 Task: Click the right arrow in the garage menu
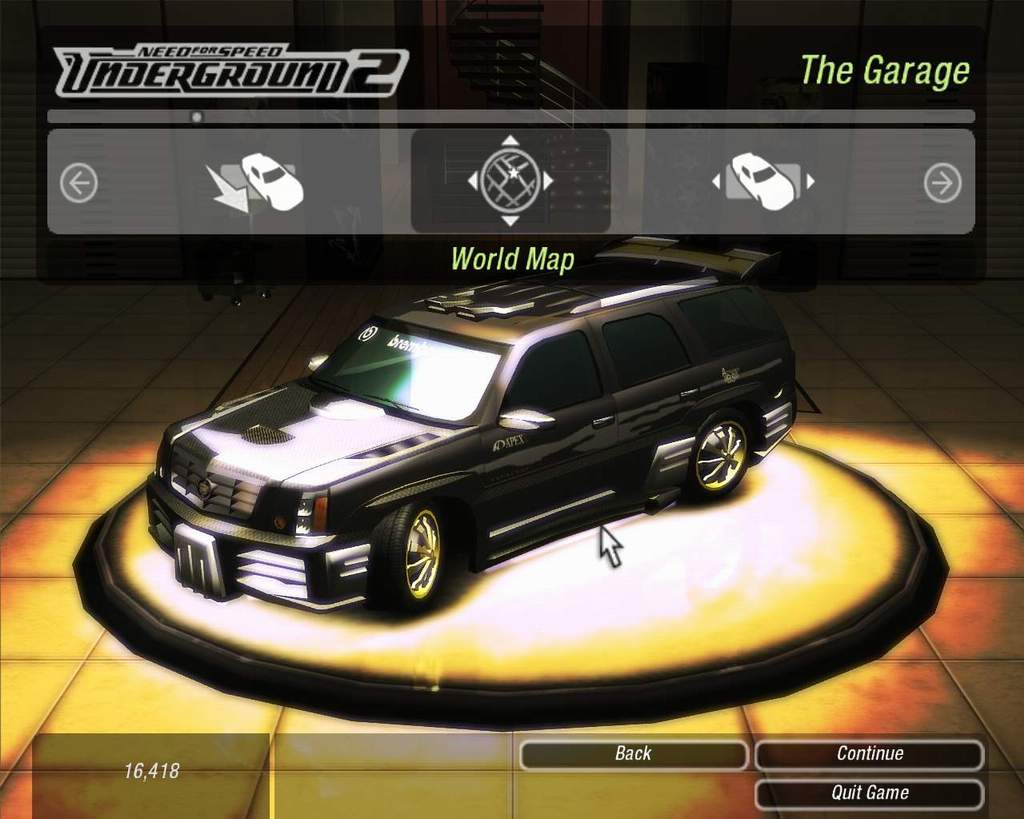[x=942, y=183]
